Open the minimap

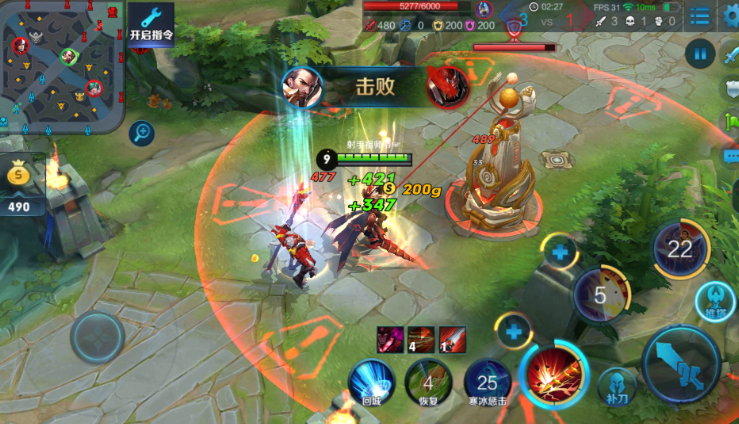(x=60, y=65)
